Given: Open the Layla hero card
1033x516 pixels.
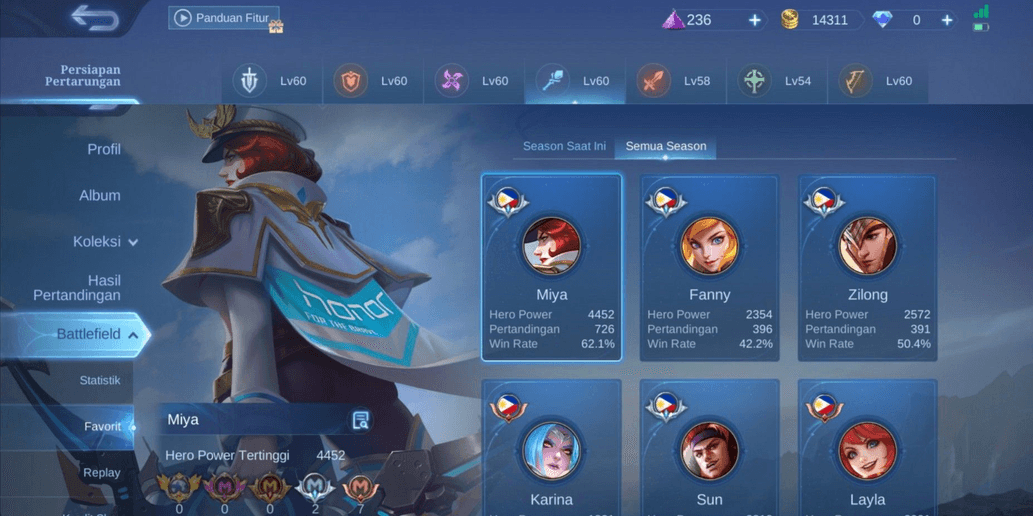Looking at the screenshot, I should coord(867,450).
